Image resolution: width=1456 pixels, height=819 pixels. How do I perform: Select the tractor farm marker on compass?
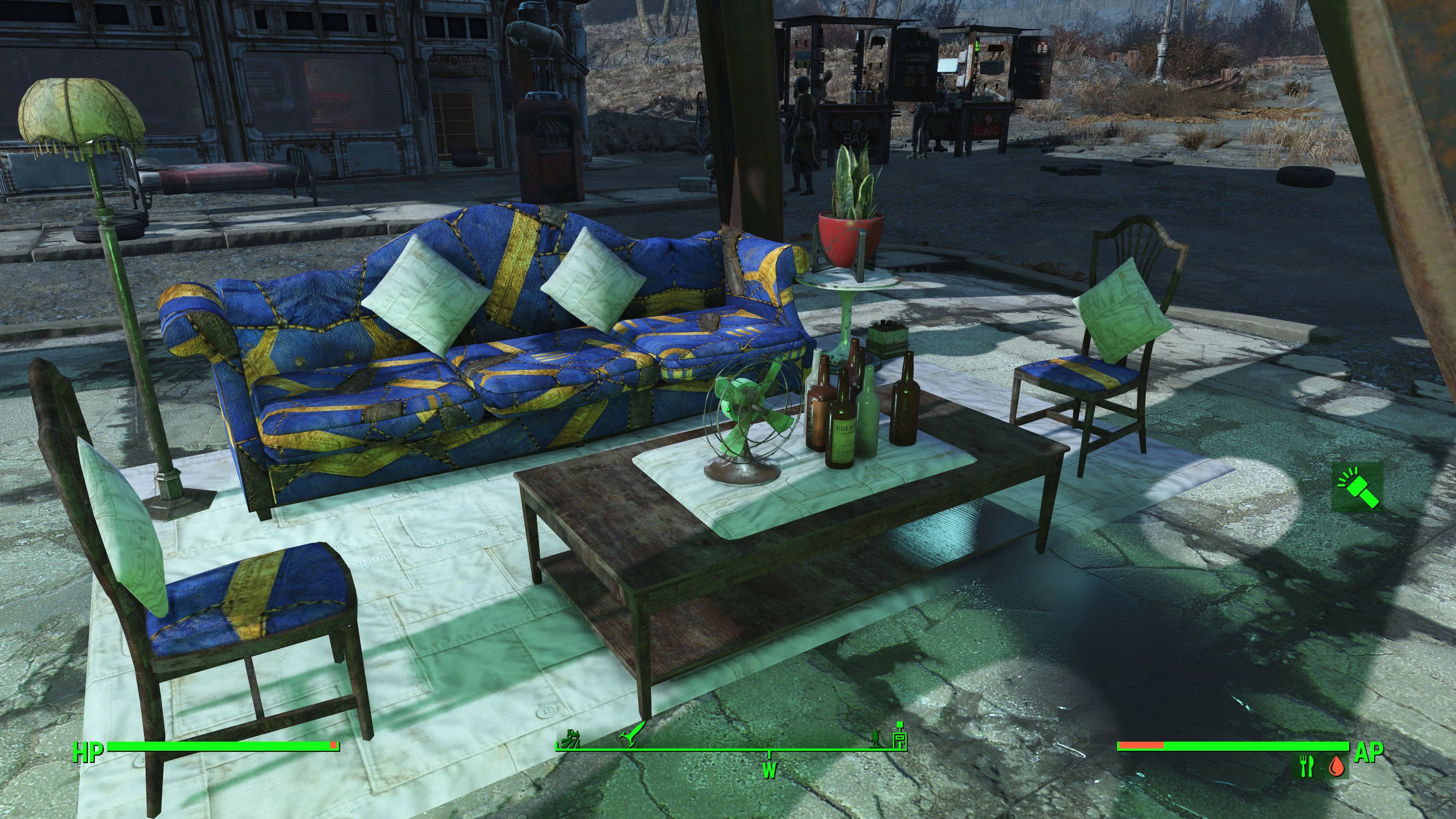[570, 737]
